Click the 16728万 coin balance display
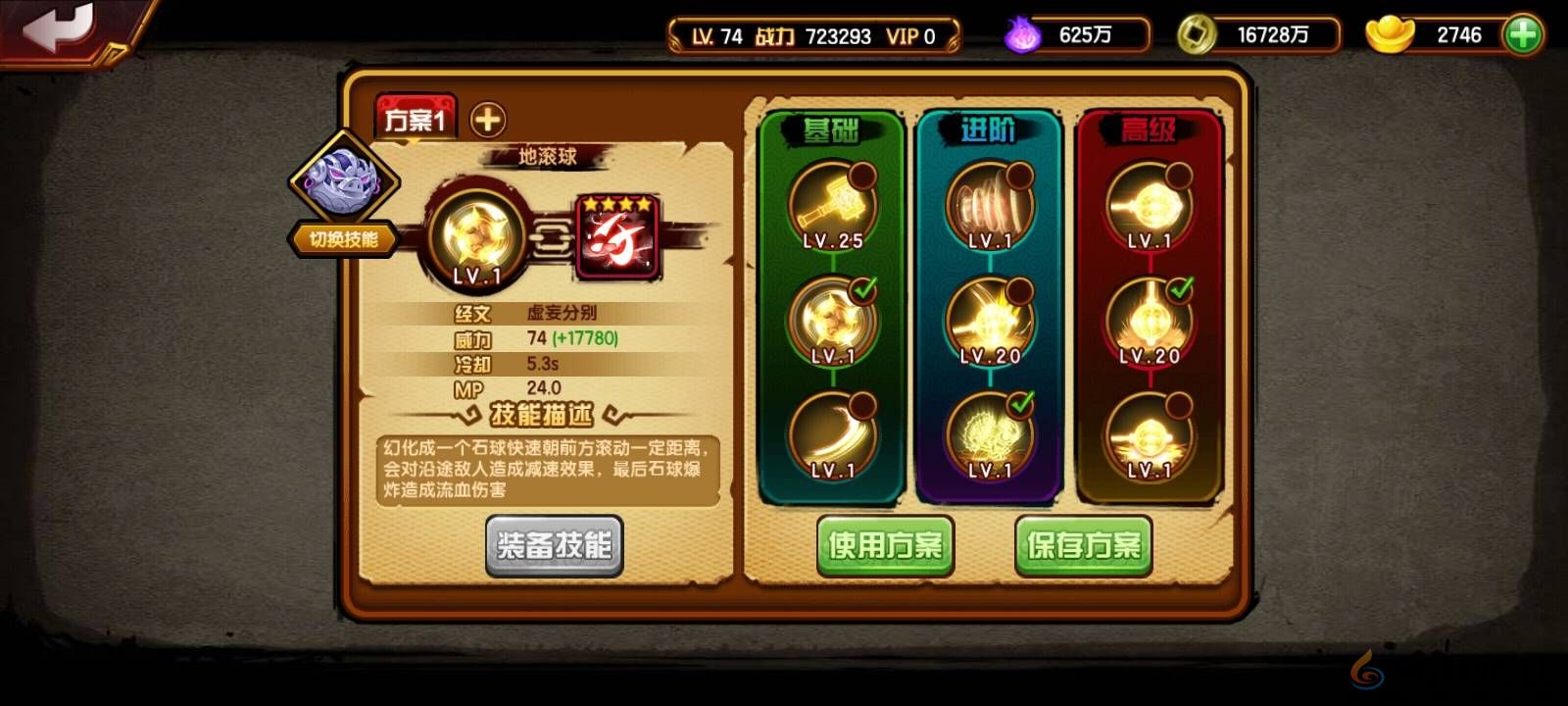 pos(1257,35)
